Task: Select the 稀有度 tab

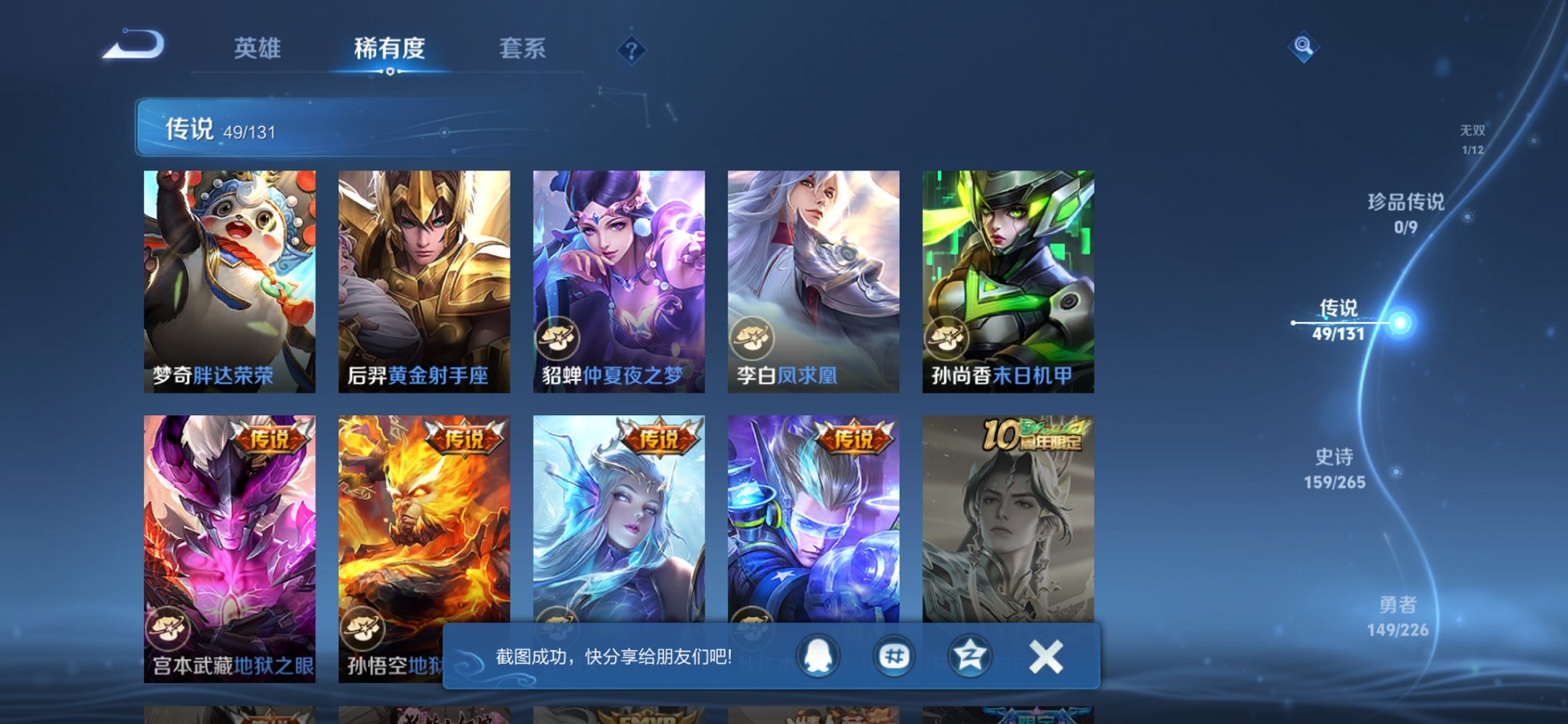Action: [x=390, y=50]
